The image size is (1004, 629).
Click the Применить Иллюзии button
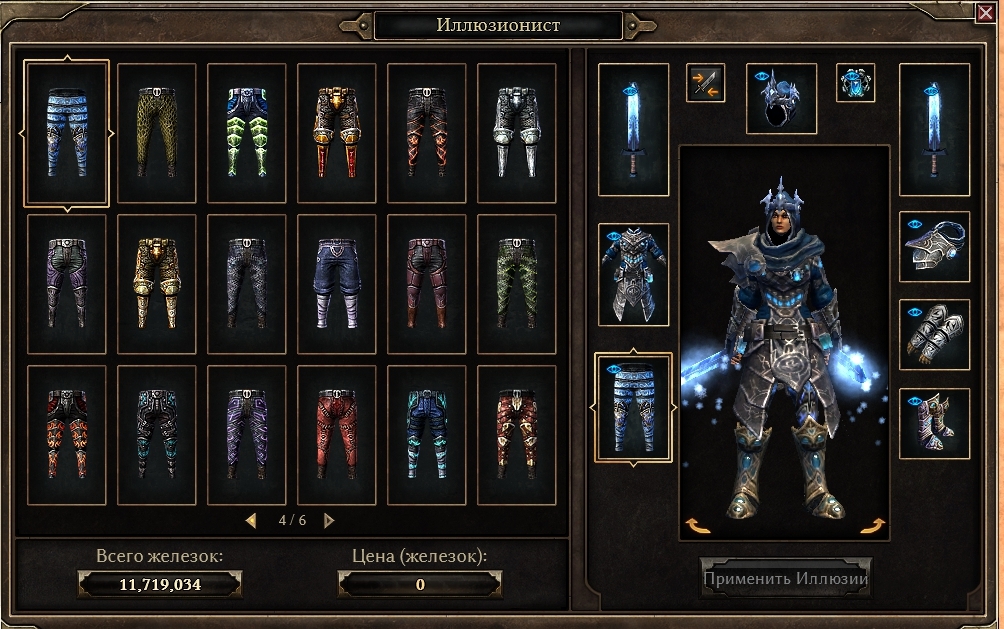coord(786,578)
